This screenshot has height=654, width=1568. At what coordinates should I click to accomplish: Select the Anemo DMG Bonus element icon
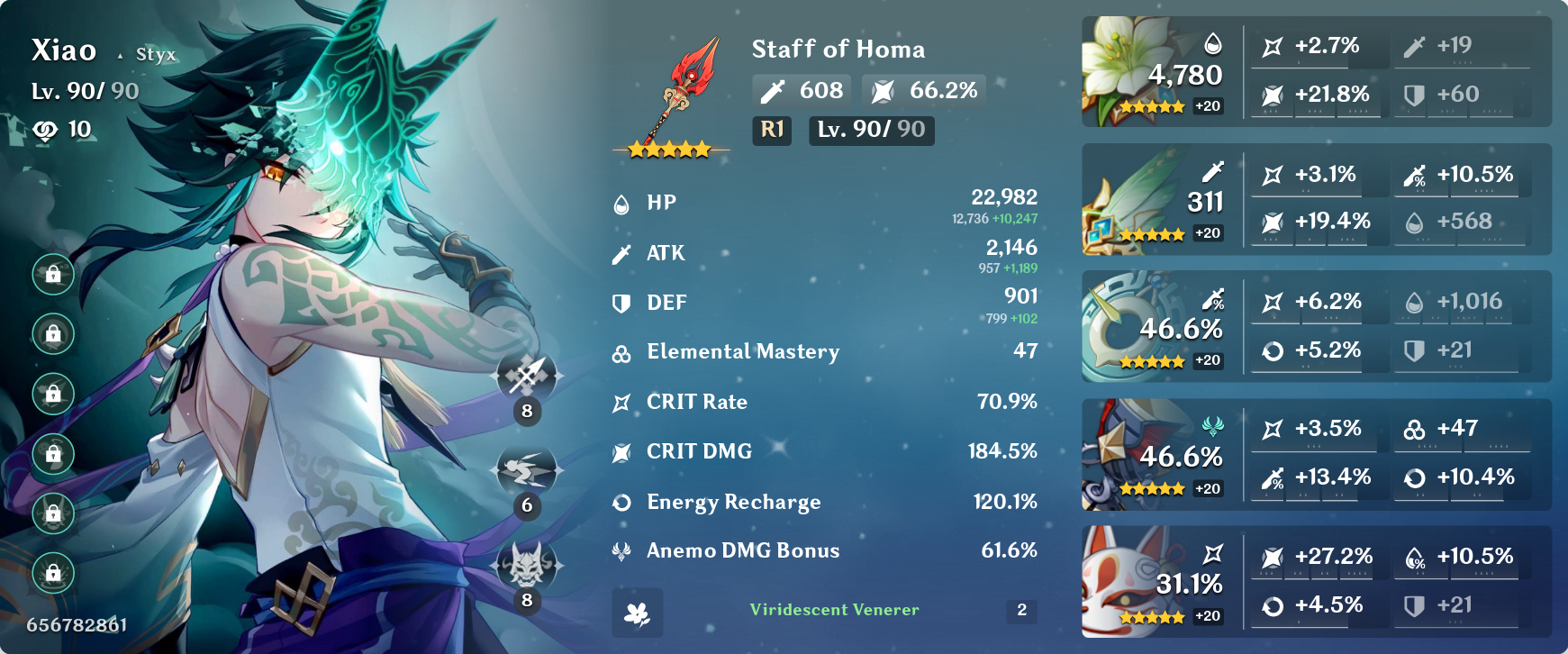click(x=621, y=550)
